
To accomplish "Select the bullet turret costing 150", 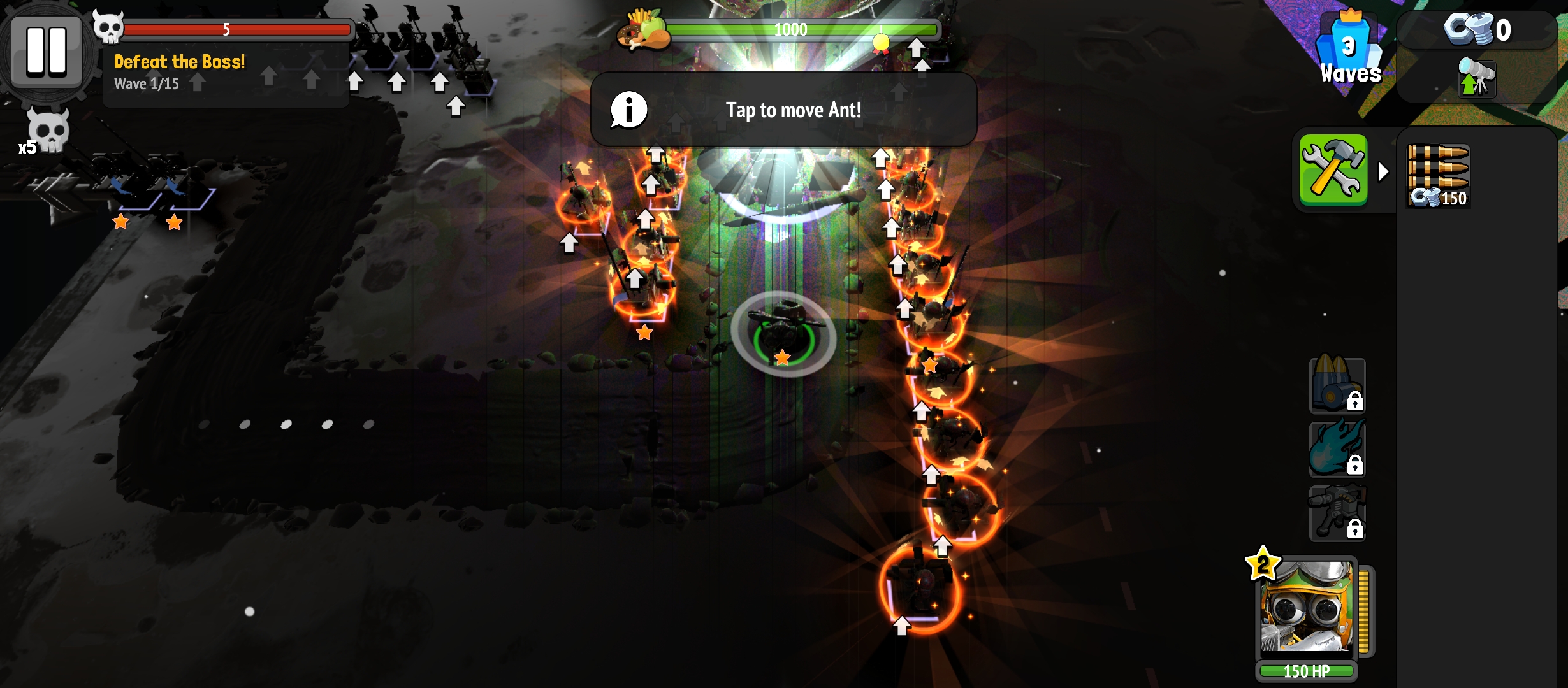I will click(x=1438, y=175).
